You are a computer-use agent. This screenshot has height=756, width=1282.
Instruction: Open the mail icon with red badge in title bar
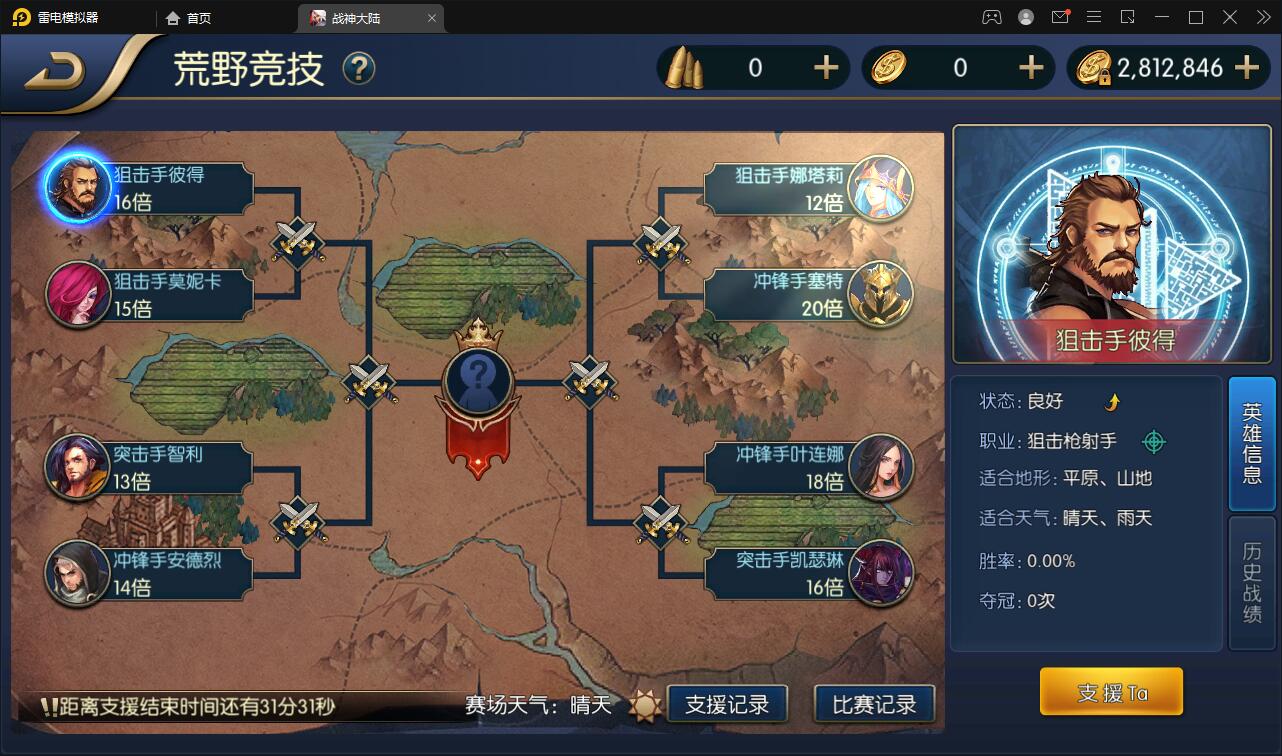[1062, 16]
